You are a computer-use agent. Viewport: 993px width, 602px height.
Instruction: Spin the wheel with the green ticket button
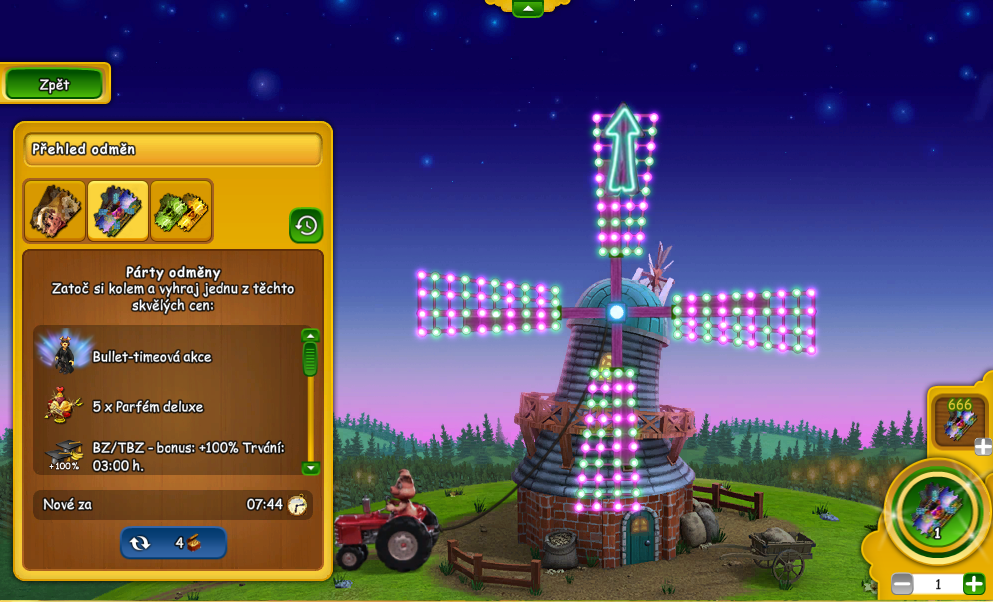click(936, 509)
